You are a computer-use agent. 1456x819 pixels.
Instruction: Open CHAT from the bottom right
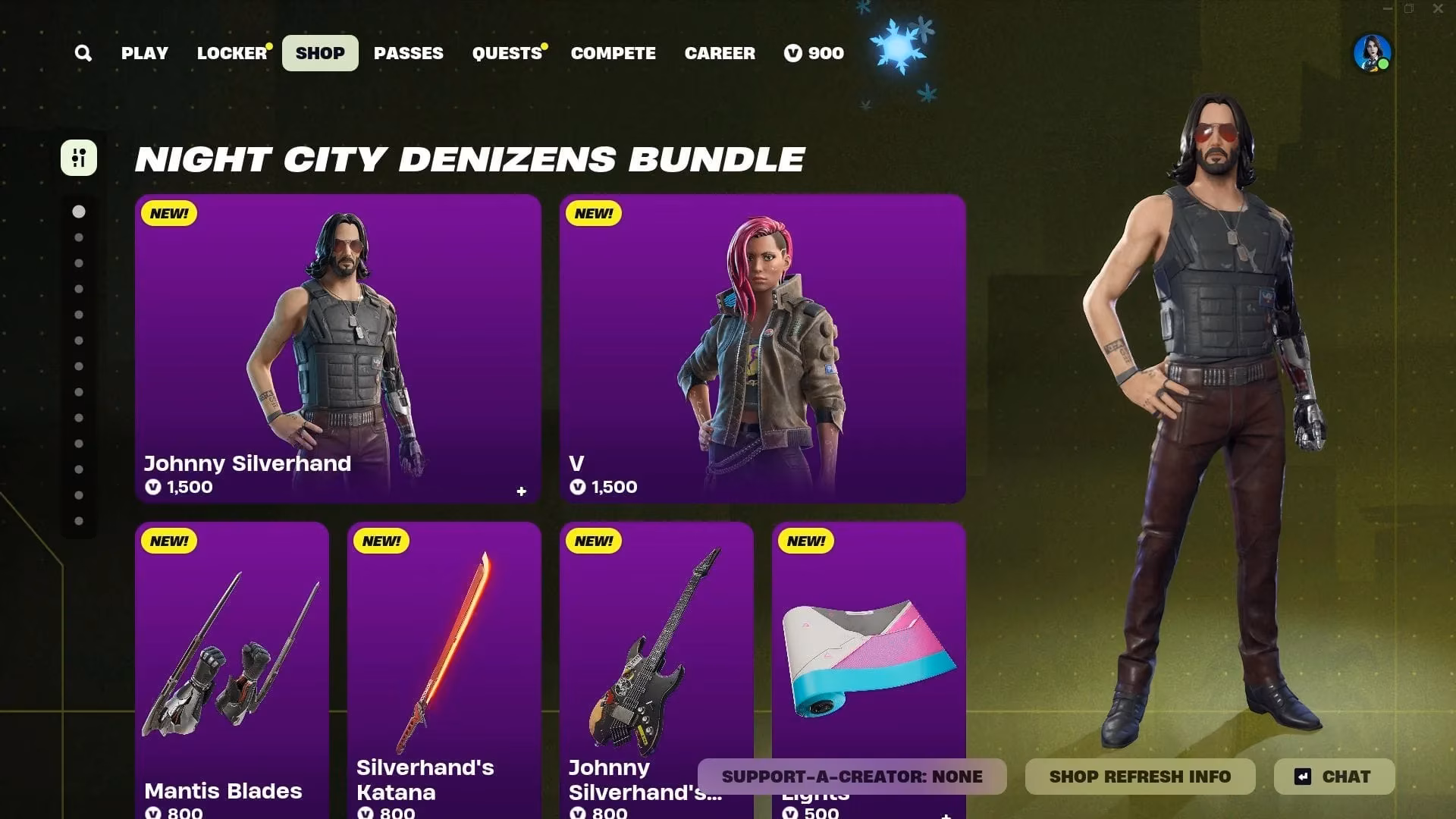(1346, 776)
